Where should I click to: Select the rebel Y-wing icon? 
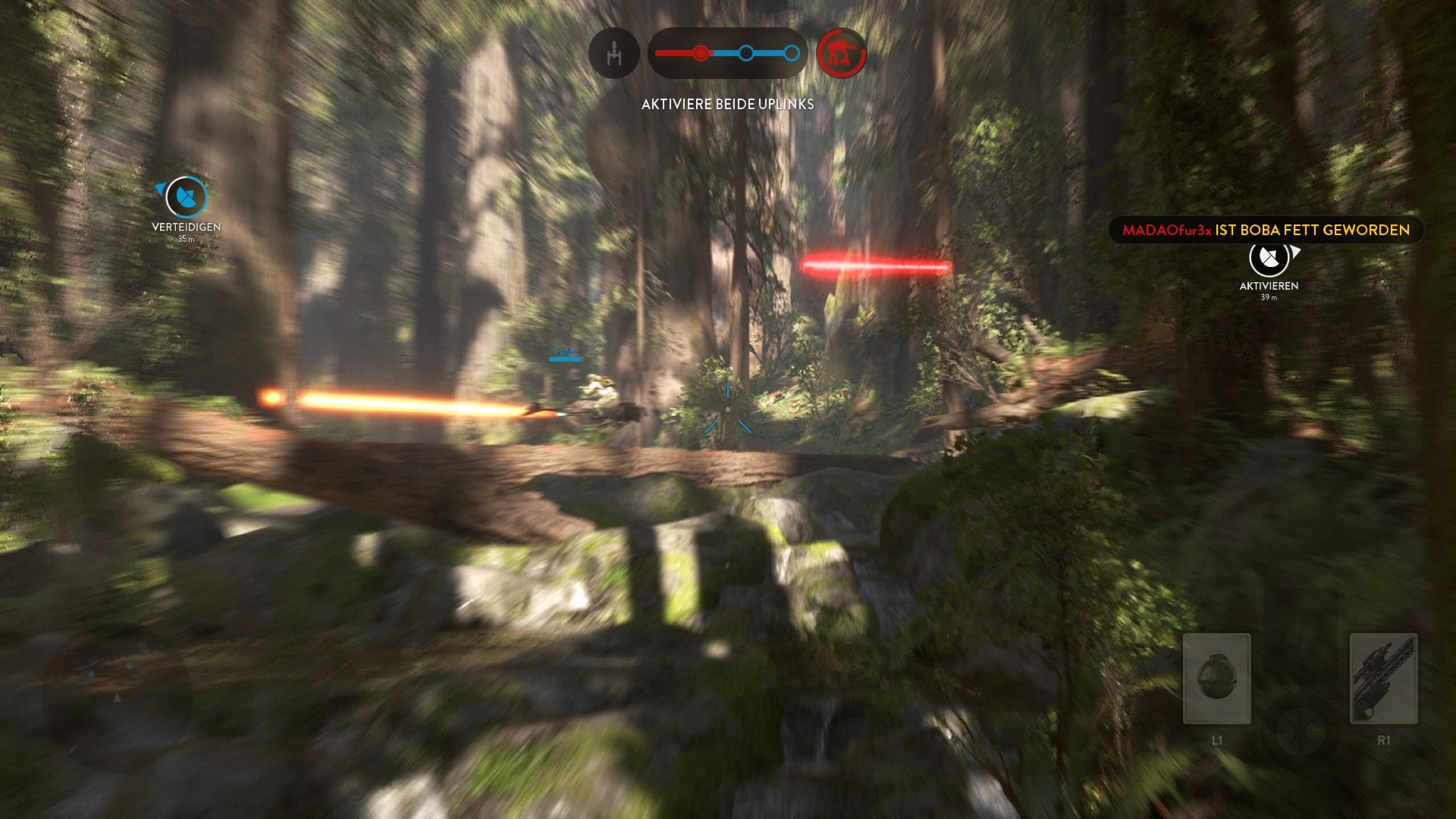coord(614,53)
